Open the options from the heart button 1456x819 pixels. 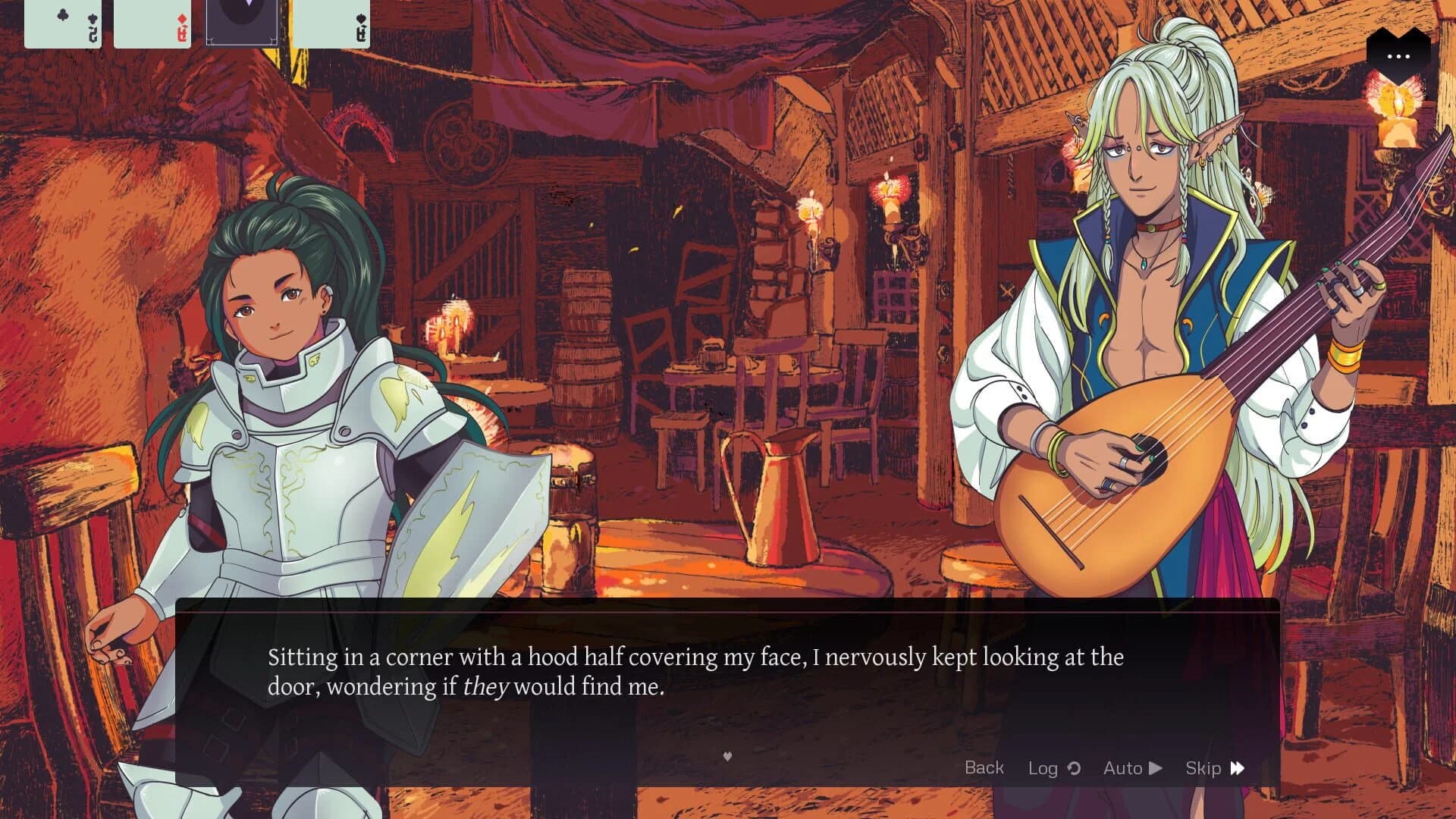(x=1399, y=56)
